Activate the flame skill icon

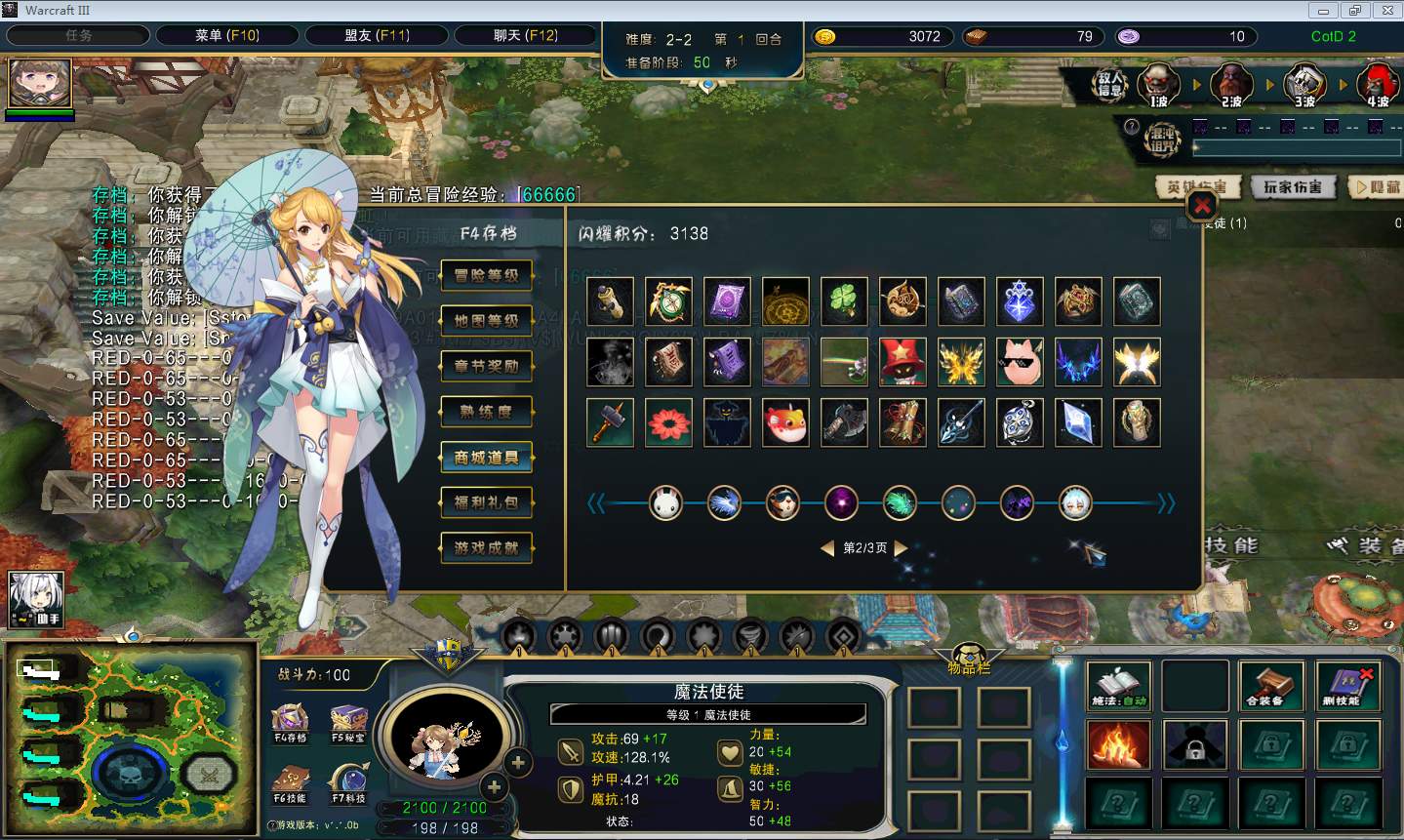click(x=1118, y=745)
